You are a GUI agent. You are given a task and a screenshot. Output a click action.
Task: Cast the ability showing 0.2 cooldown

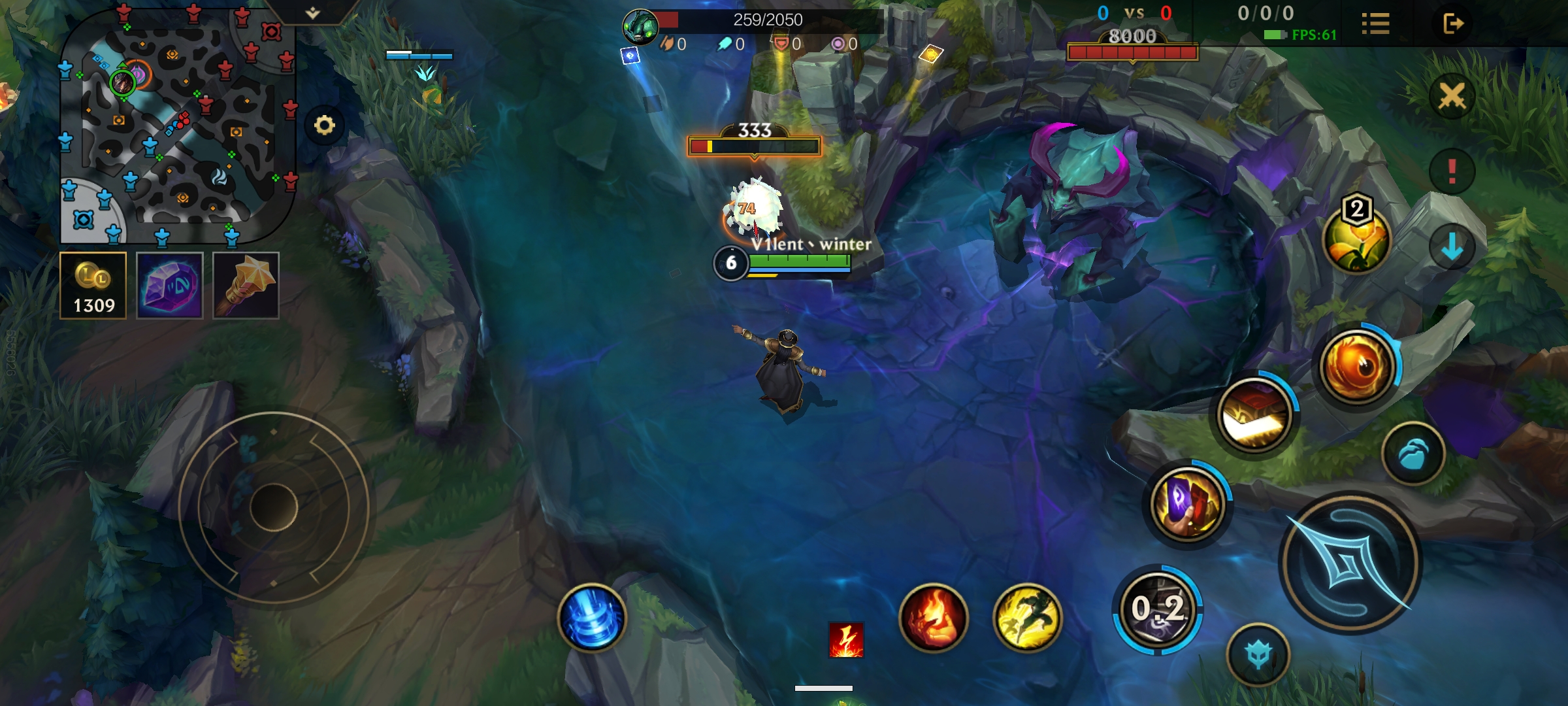point(1158,609)
